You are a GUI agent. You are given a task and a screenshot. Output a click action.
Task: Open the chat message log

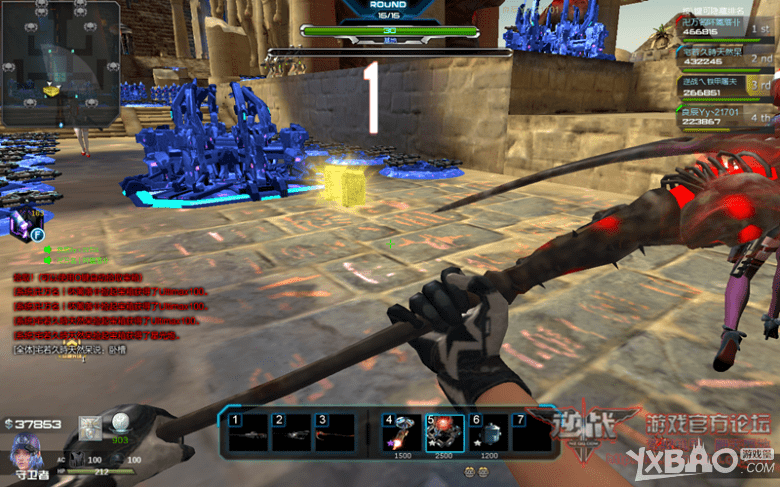point(110,310)
